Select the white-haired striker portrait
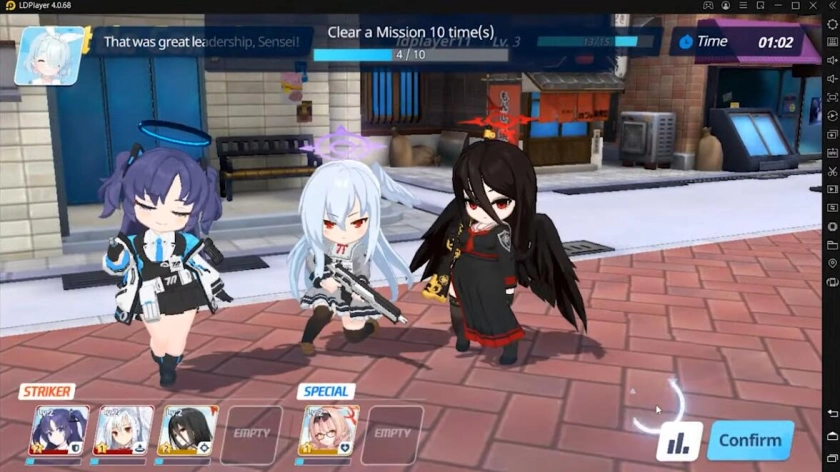 (123, 432)
